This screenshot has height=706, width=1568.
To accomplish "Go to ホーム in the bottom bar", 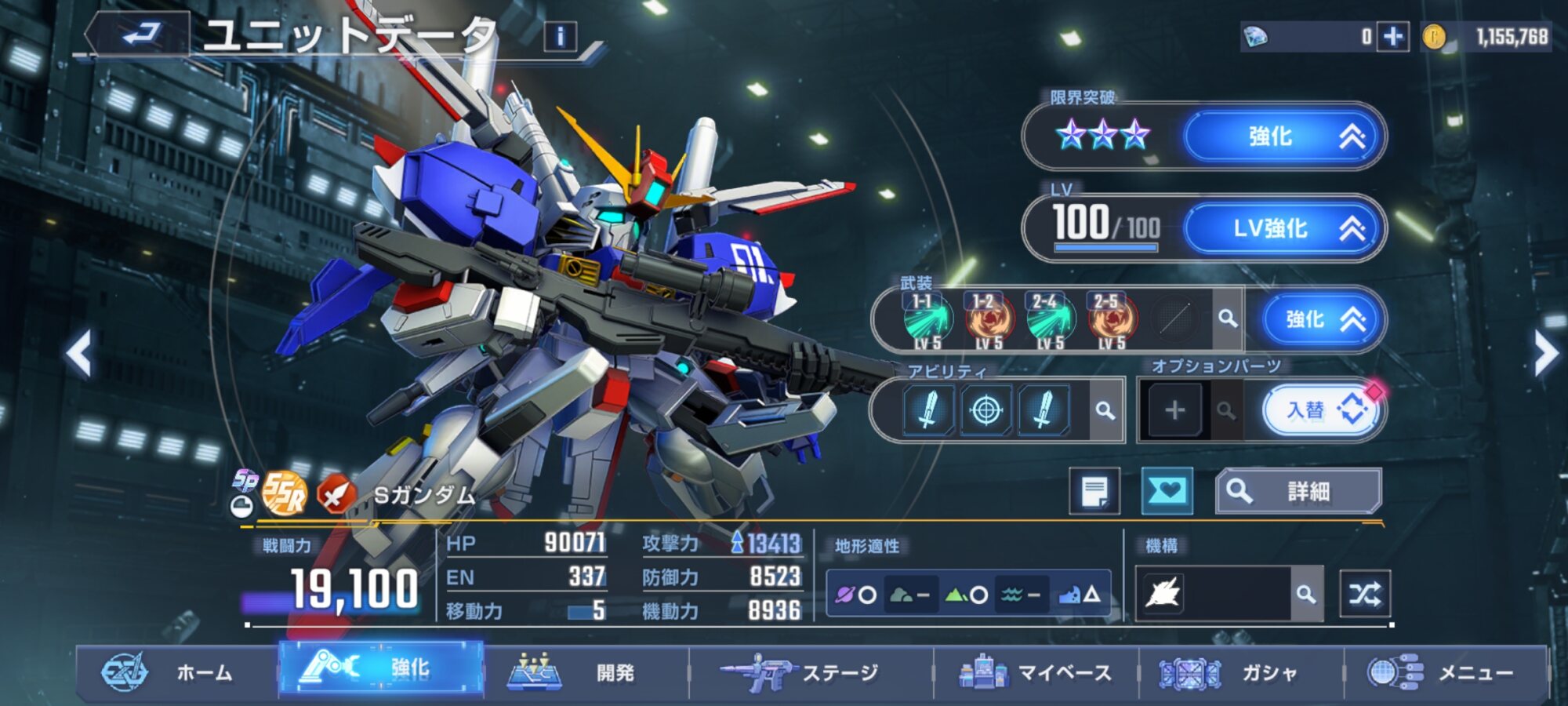I will (176, 672).
